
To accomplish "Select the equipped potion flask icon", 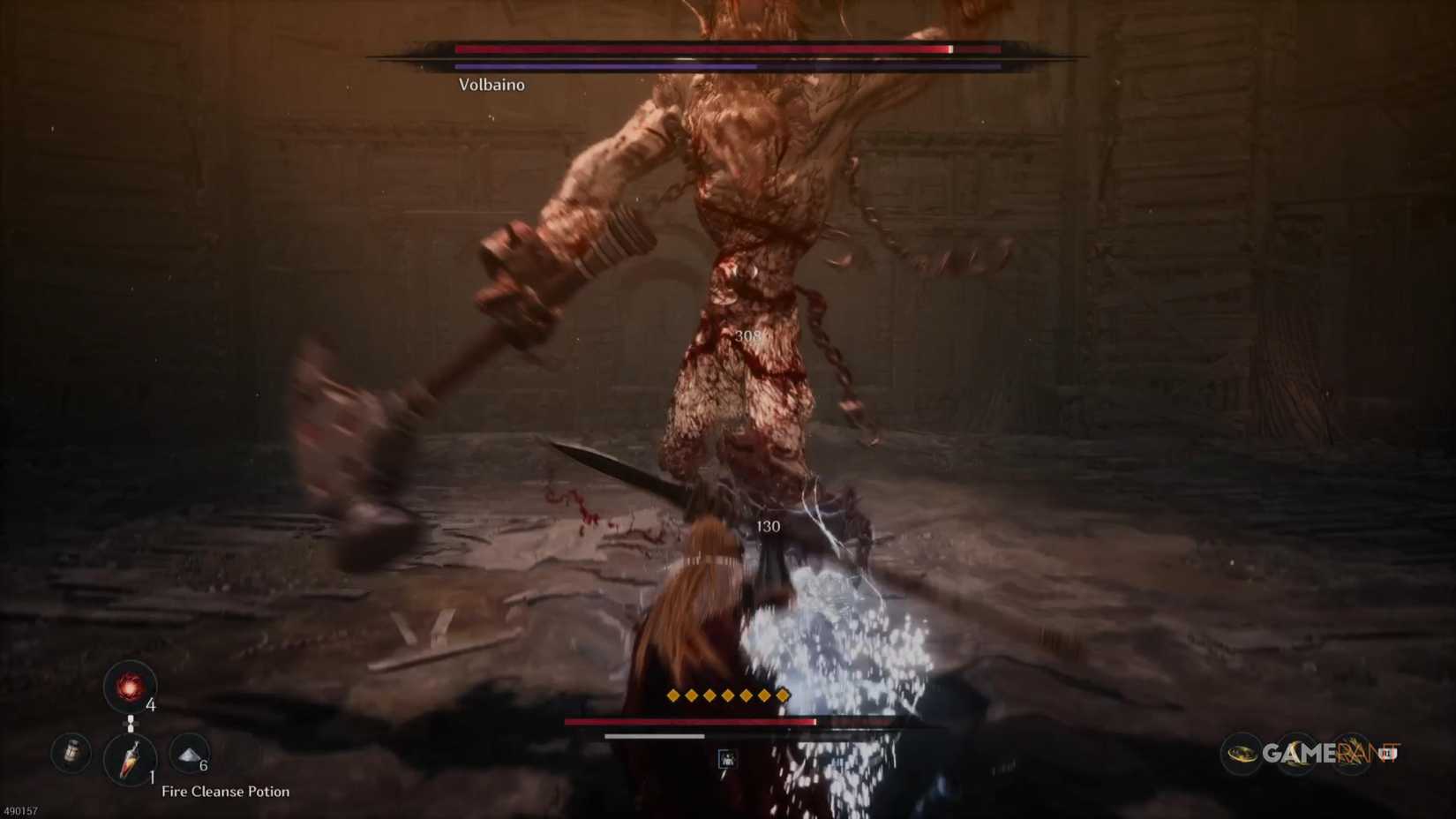I will click(x=130, y=757).
